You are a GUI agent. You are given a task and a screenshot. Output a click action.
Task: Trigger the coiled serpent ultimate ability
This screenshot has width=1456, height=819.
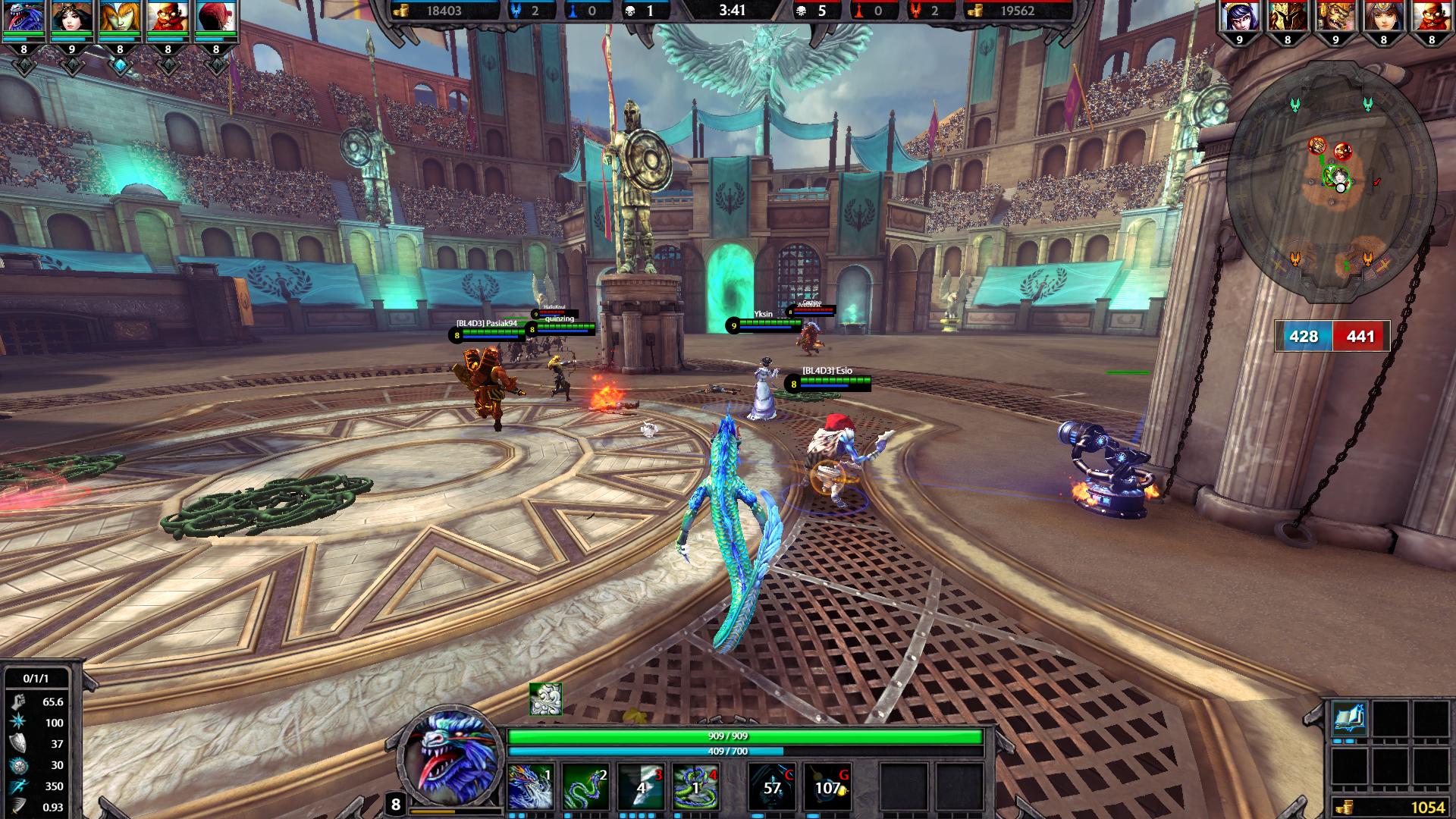(x=695, y=786)
